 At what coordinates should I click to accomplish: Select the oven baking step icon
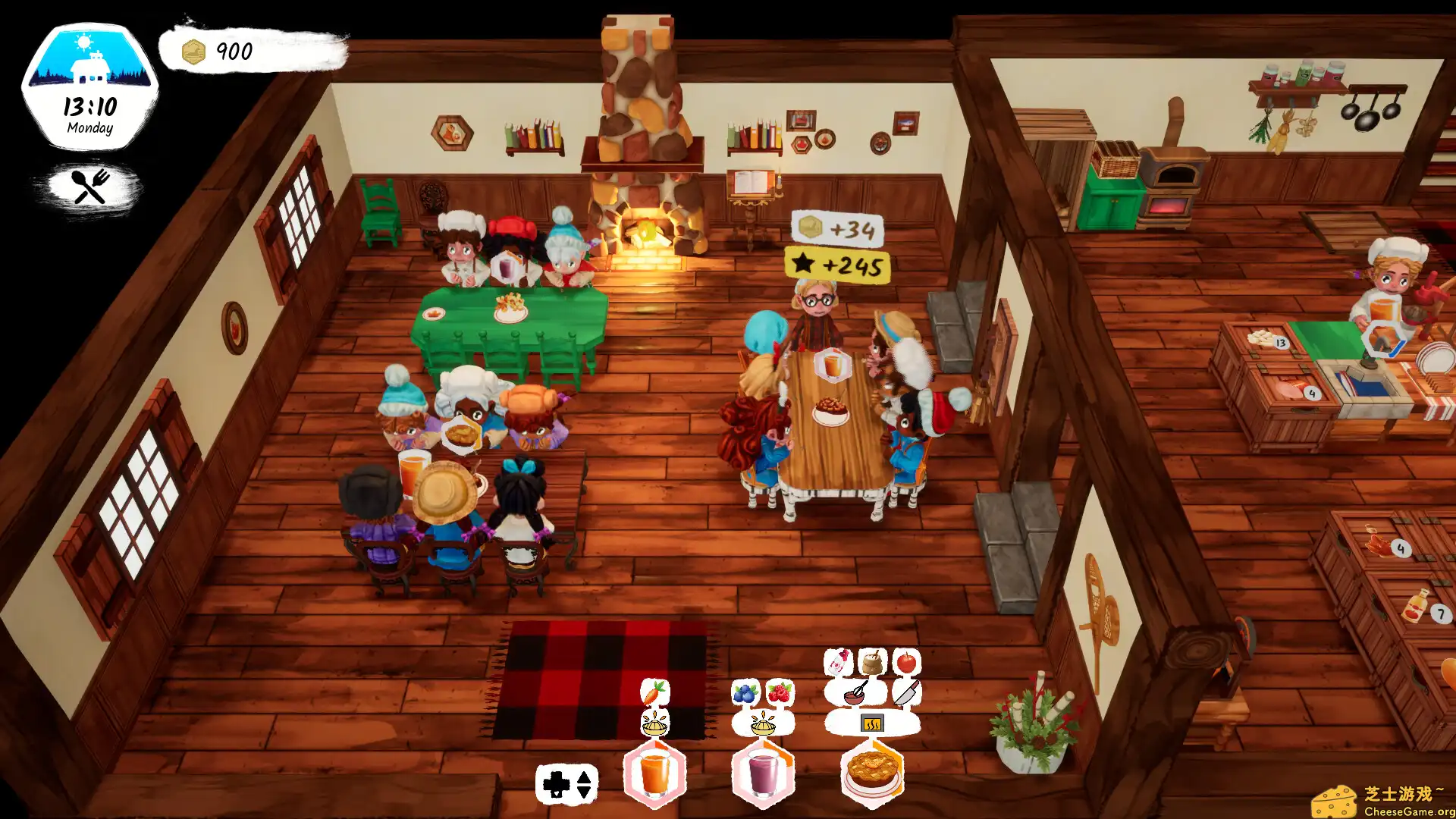(872, 723)
